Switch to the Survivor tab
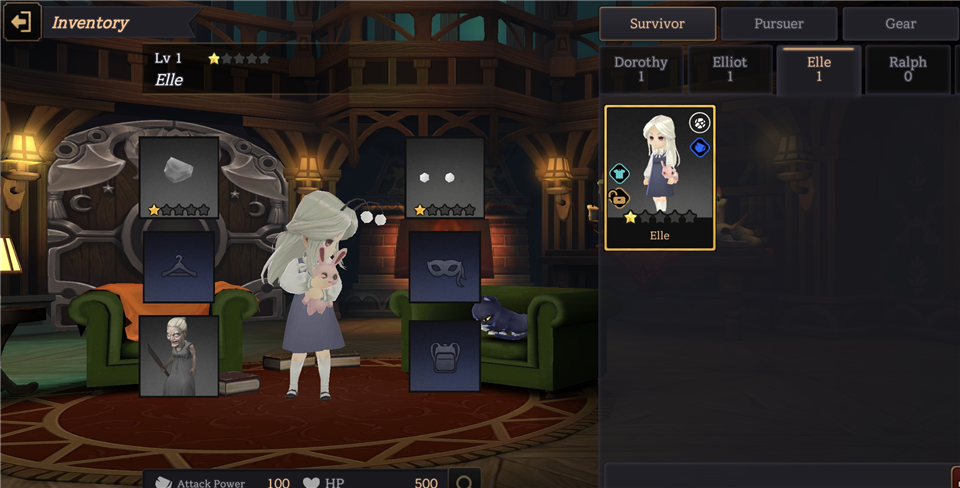Image resolution: width=960 pixels, height=488 pixels. pyautogui.click(x=657, y=23)
